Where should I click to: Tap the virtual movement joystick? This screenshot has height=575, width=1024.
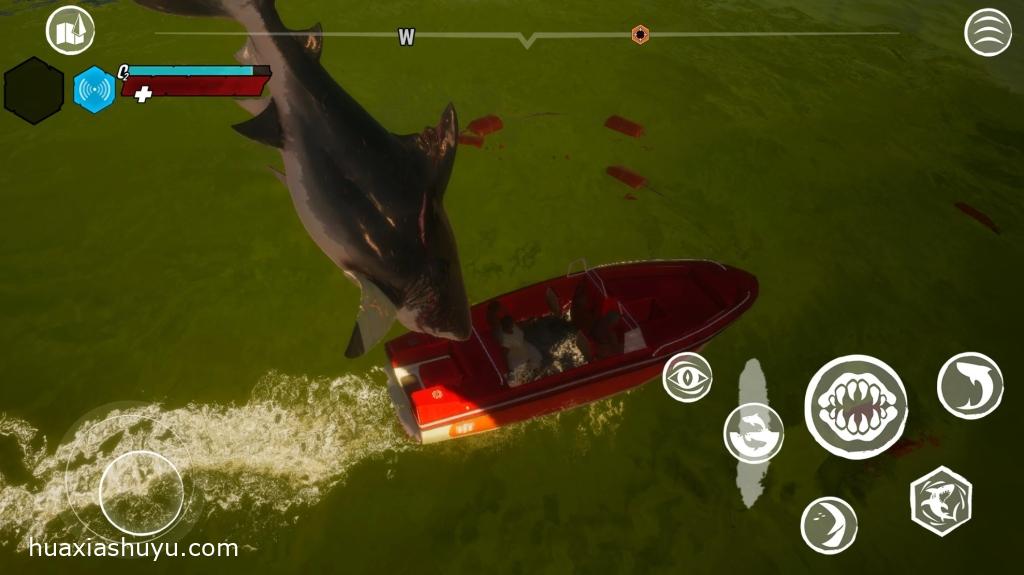coord(141,492)
